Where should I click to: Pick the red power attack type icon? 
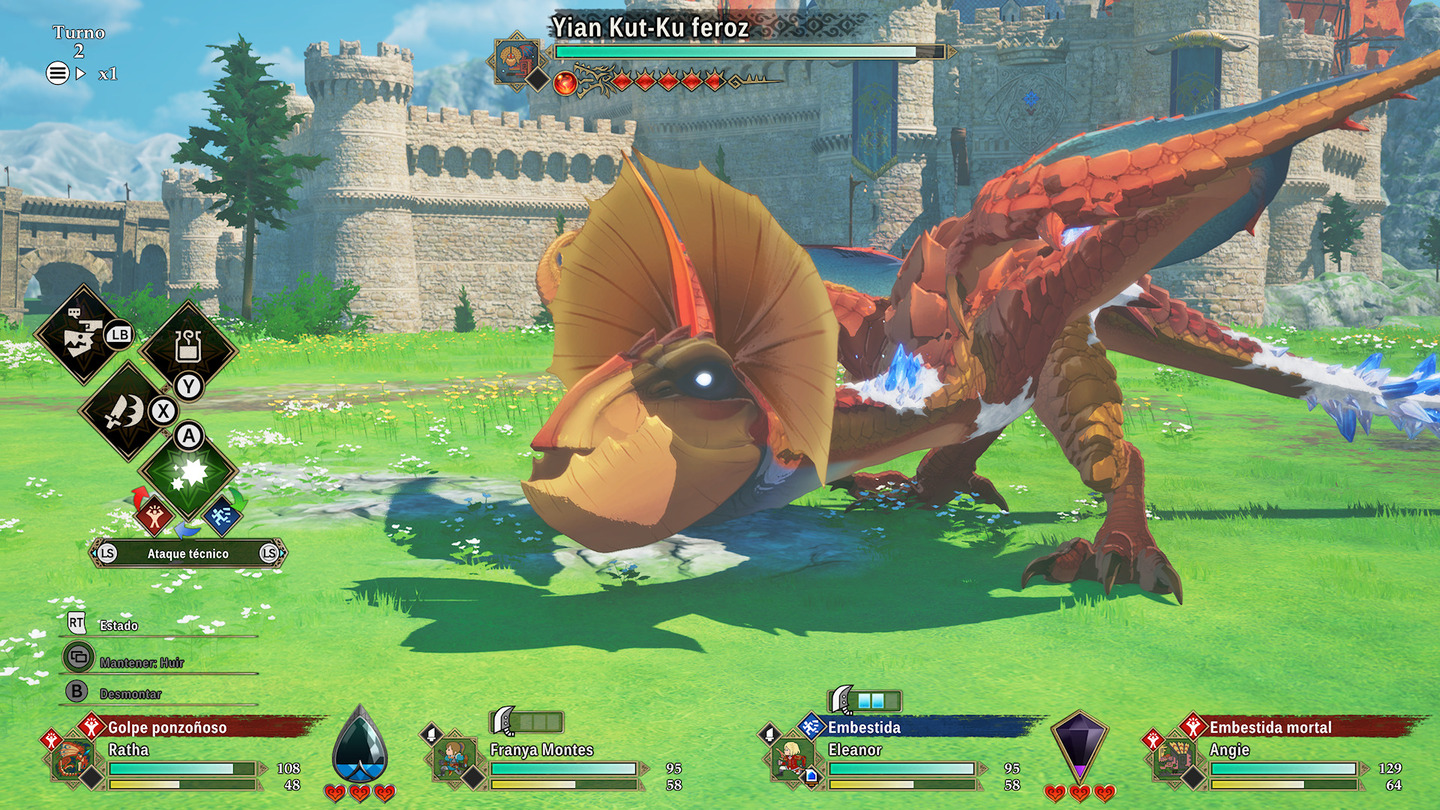point(154,514)
